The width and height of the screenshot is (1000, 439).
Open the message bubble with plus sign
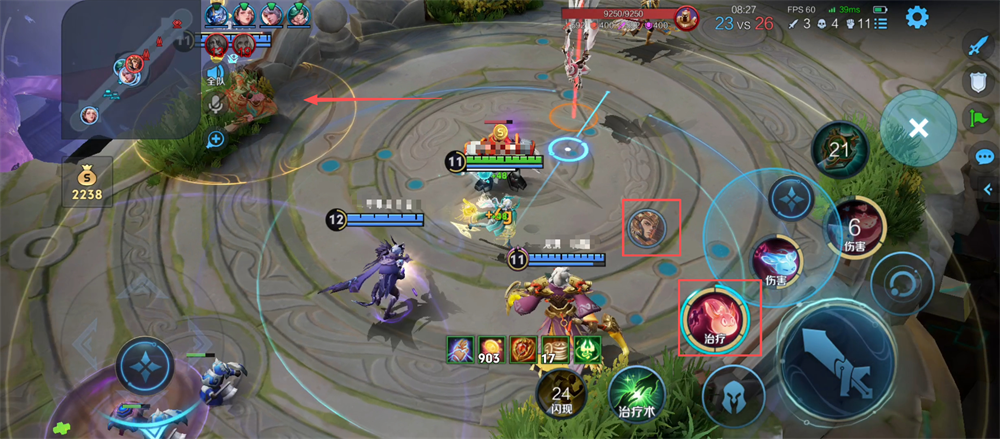[x=215, y=140]
